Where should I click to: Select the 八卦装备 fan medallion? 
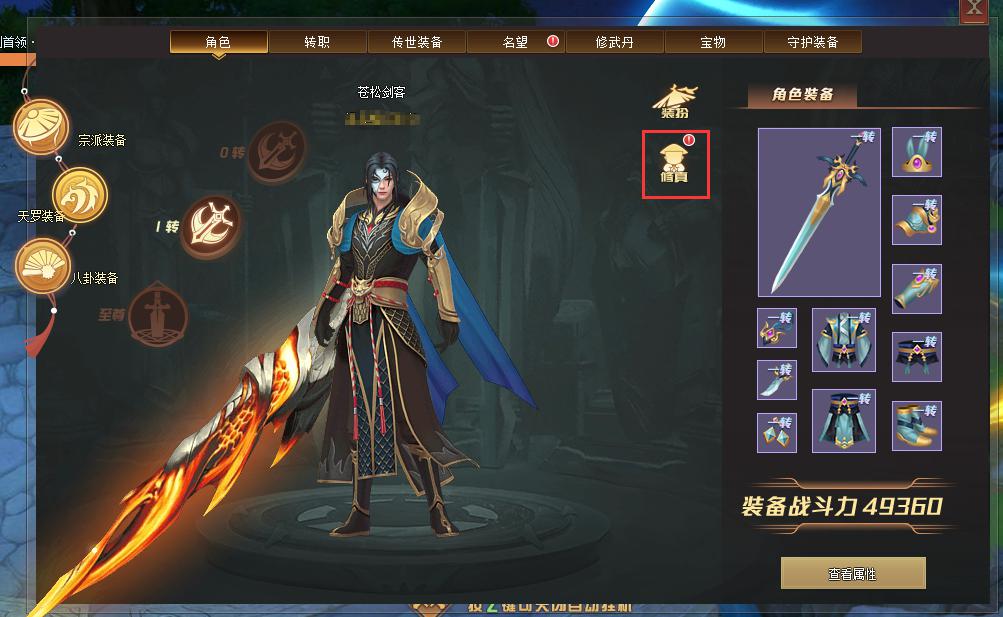[x=42, y=266]
